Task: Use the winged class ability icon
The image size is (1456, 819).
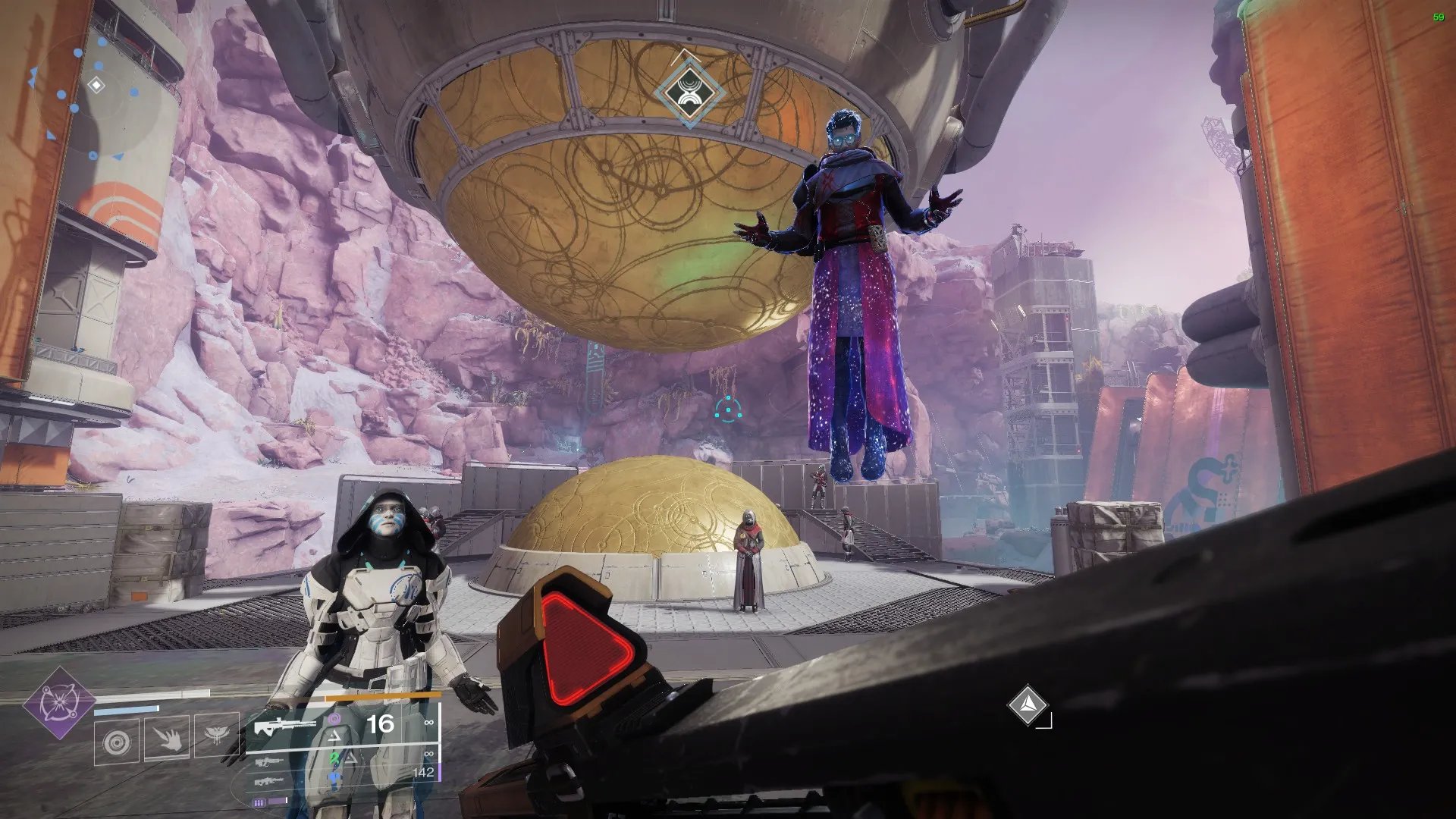Action: (217, 736)
